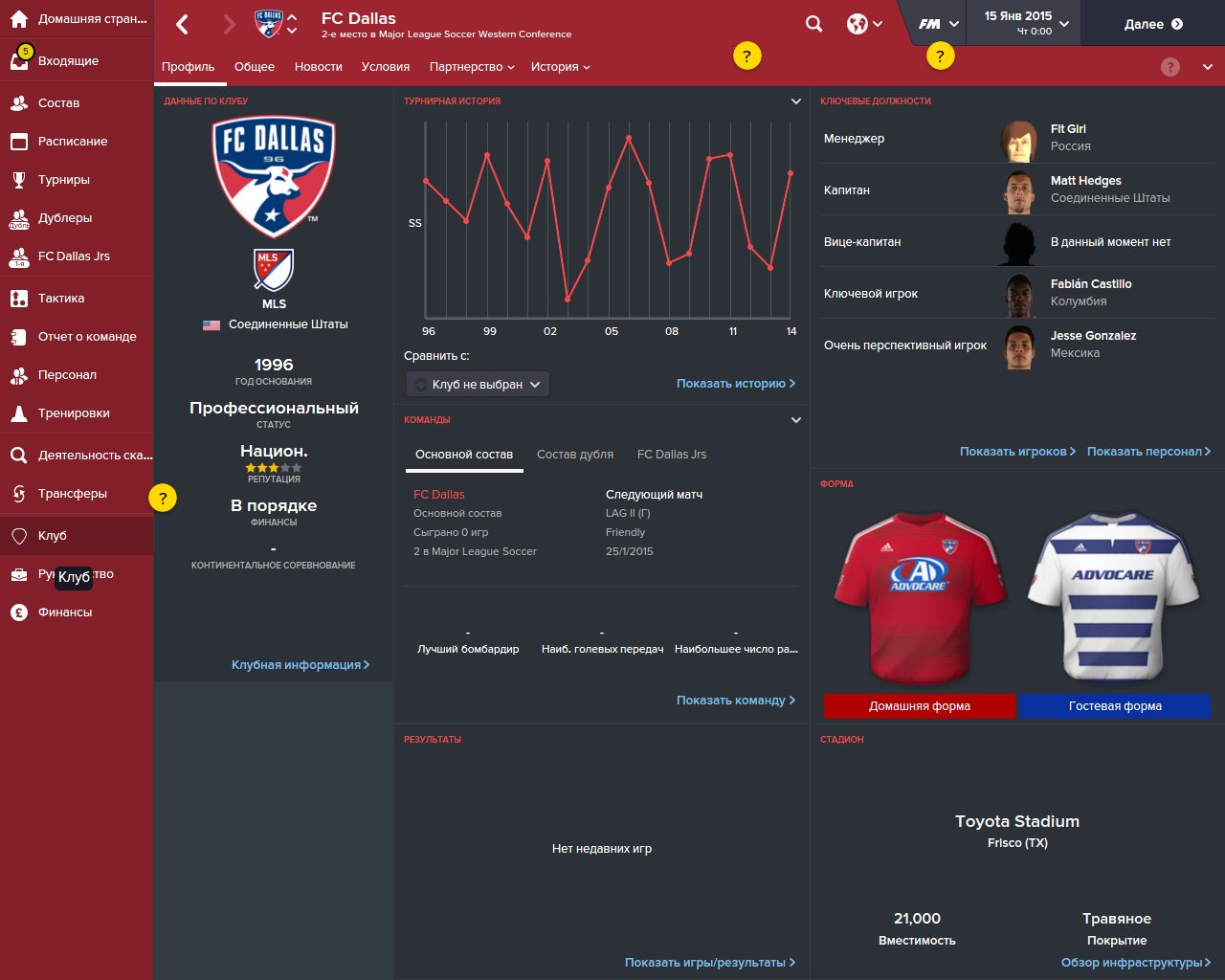Open the История menu tab
This screenshot has height=980, width=1225.
click(560, 67)
